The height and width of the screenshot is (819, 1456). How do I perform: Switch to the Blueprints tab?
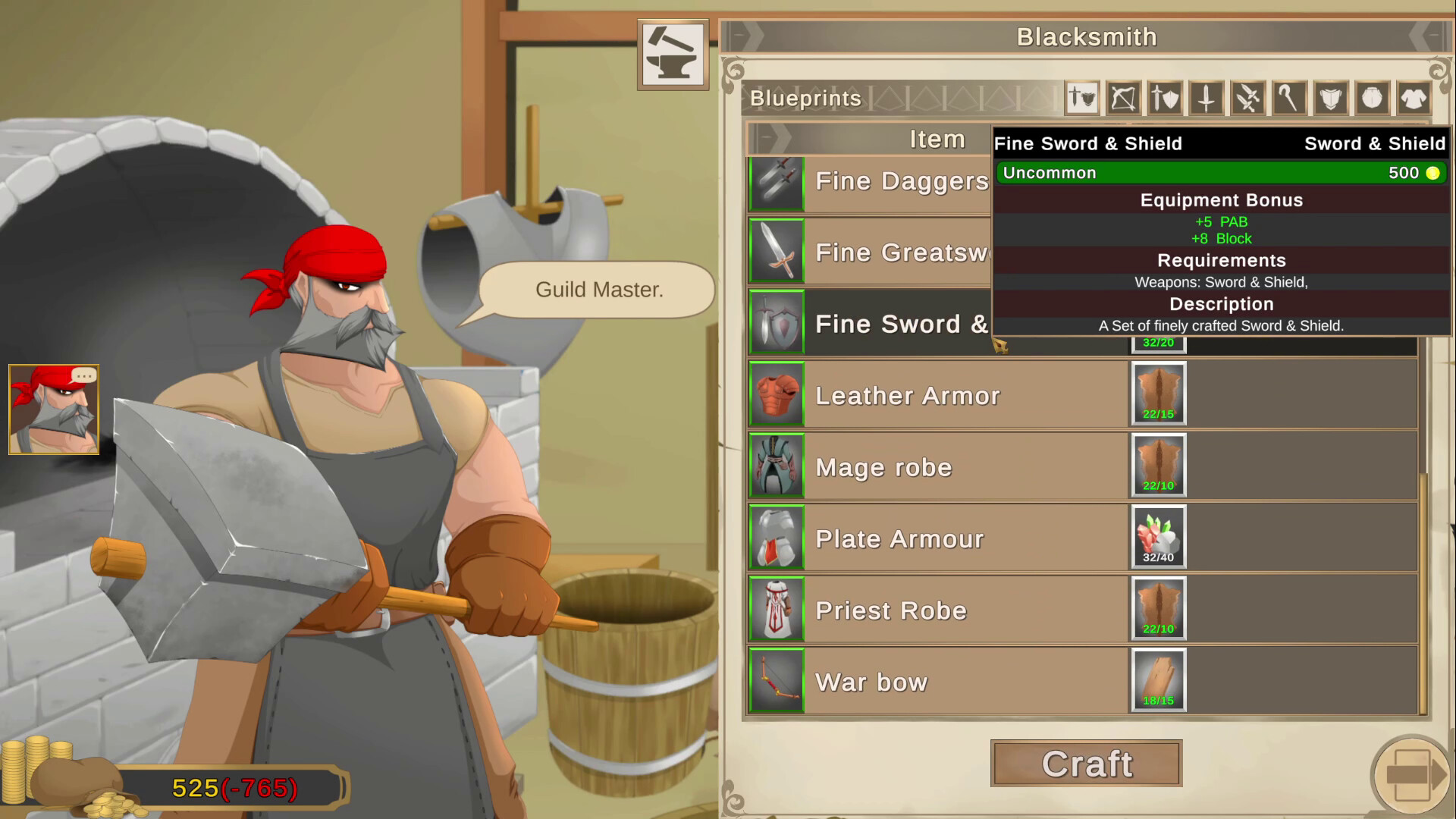[804, 98]
